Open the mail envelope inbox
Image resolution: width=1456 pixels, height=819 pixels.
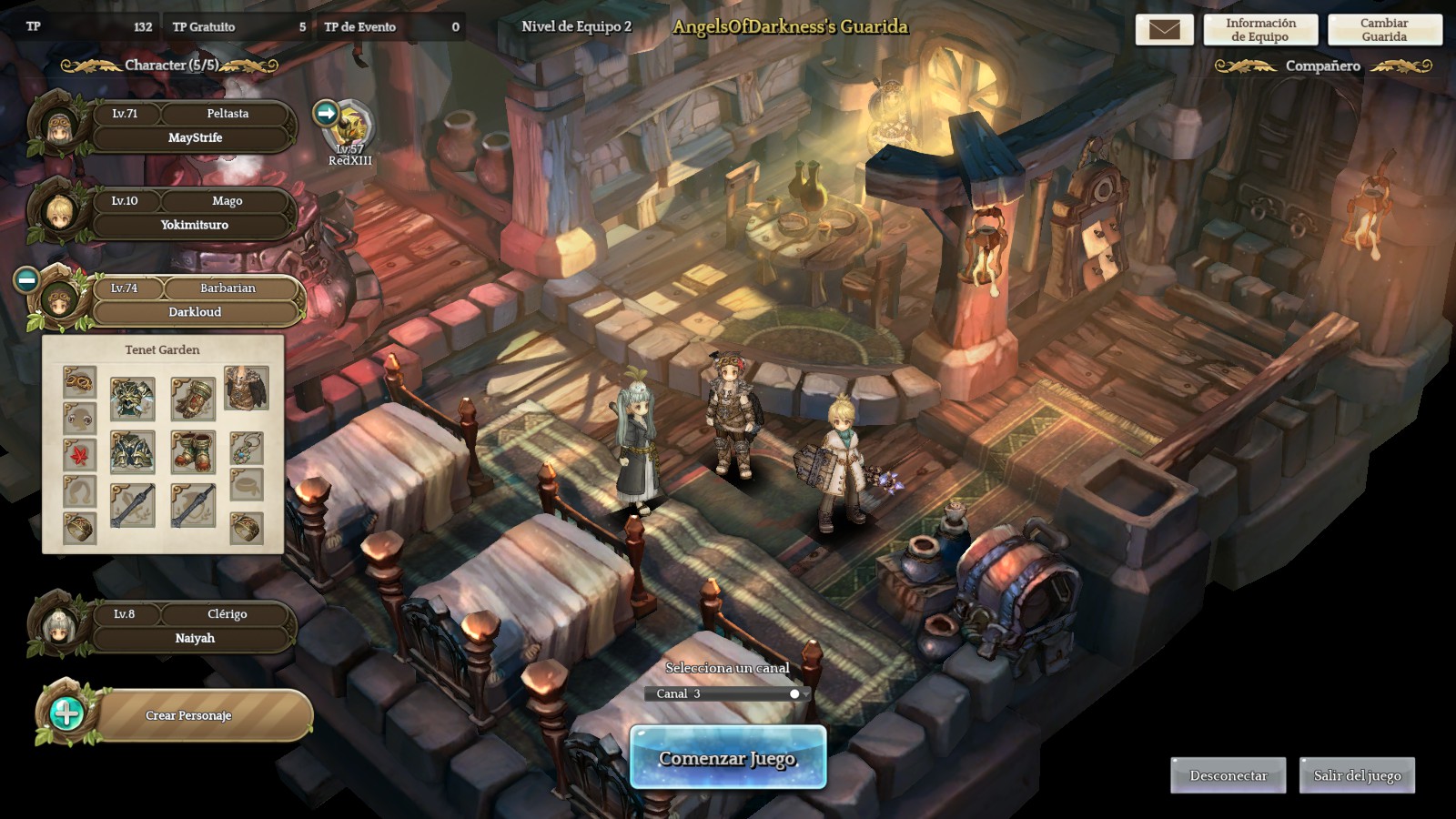(x=1164, y=30)
